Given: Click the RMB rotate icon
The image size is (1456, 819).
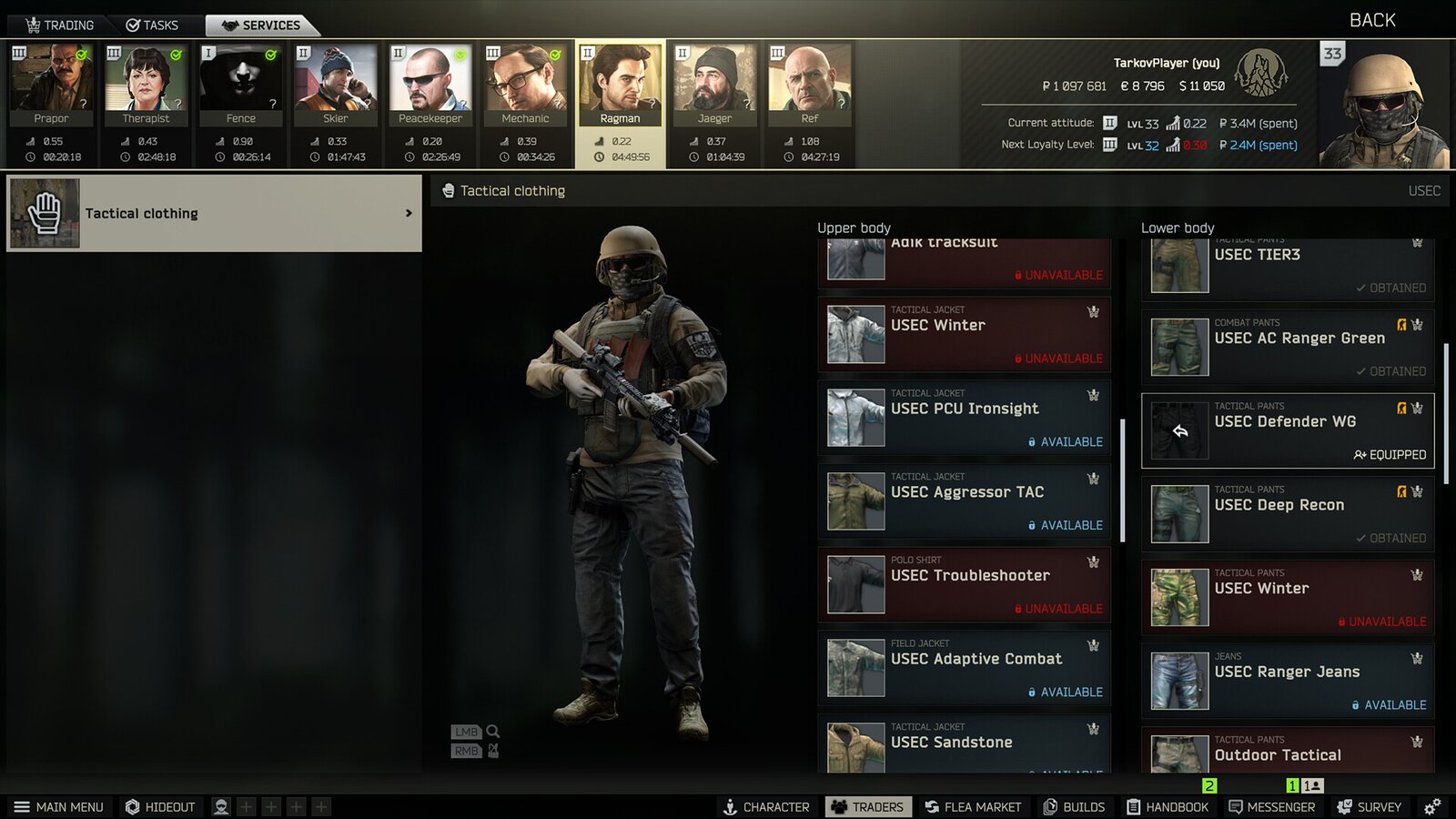Looking at the screenshot, I should point(493,751).
